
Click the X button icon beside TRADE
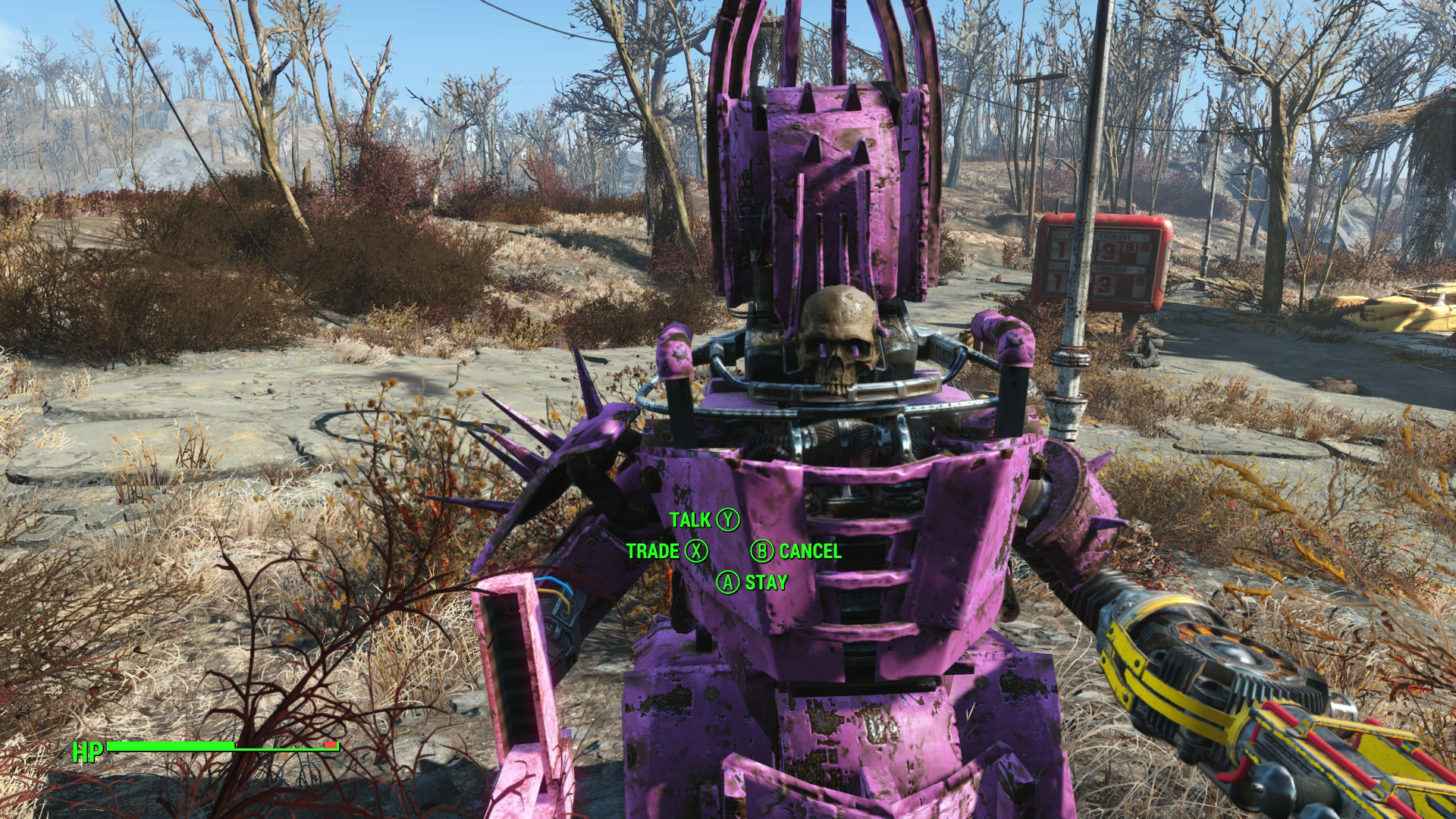point(695,552)
